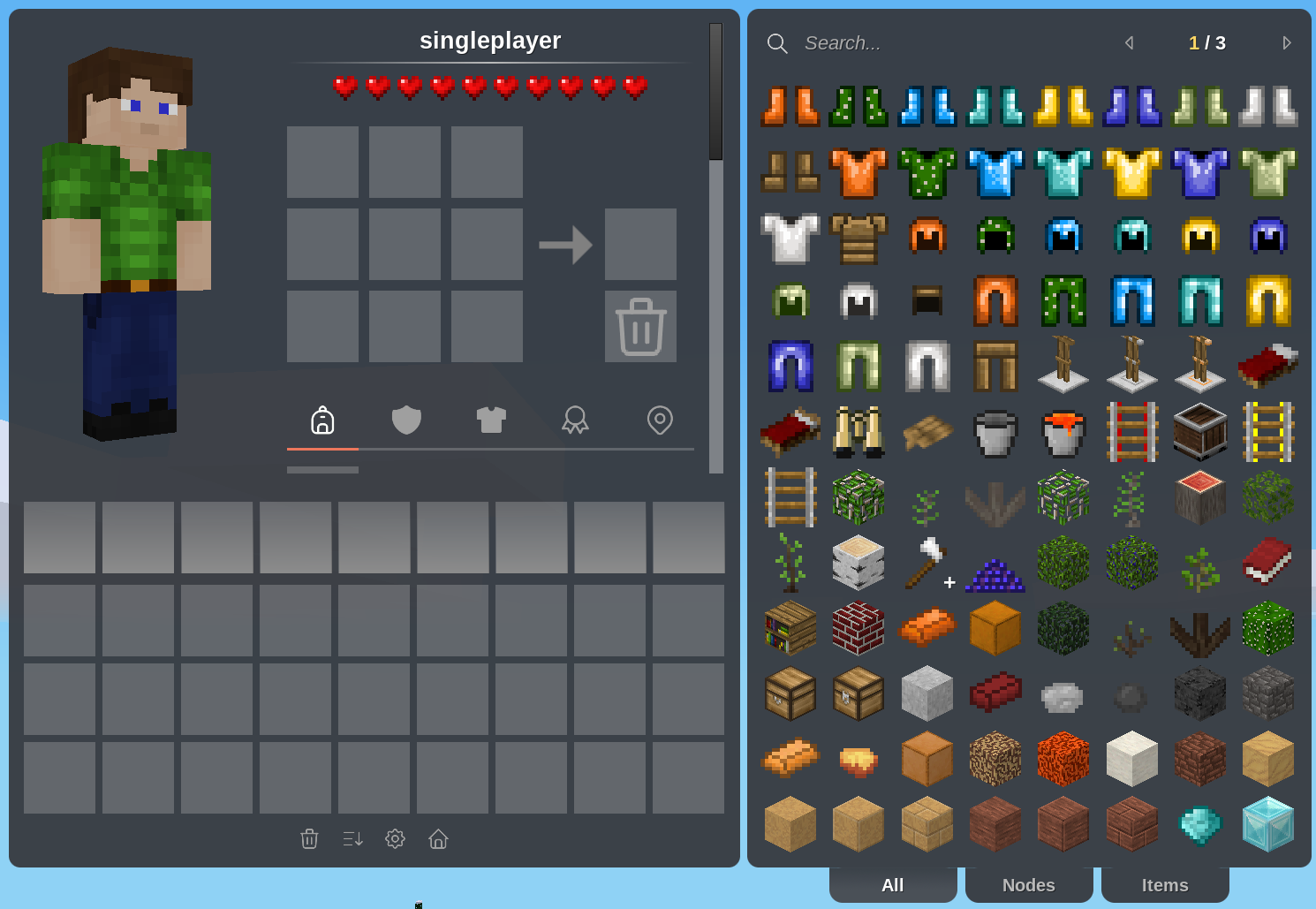Open the gear settings icon

(395, 838)
